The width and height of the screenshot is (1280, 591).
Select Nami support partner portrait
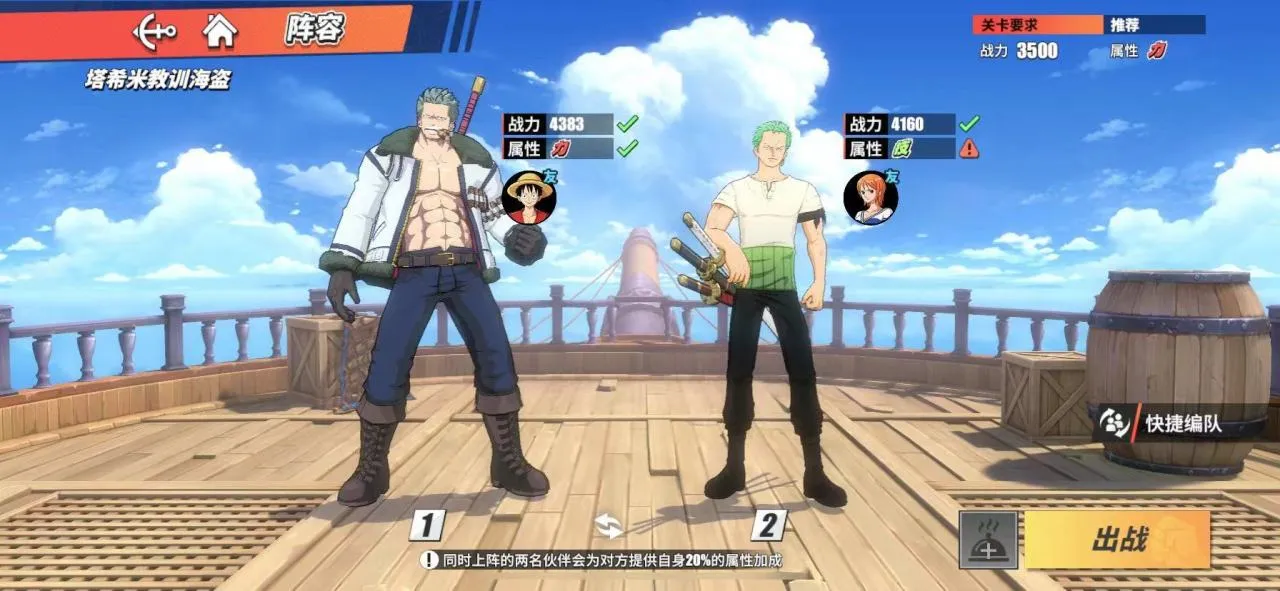[x=870, y=198]
